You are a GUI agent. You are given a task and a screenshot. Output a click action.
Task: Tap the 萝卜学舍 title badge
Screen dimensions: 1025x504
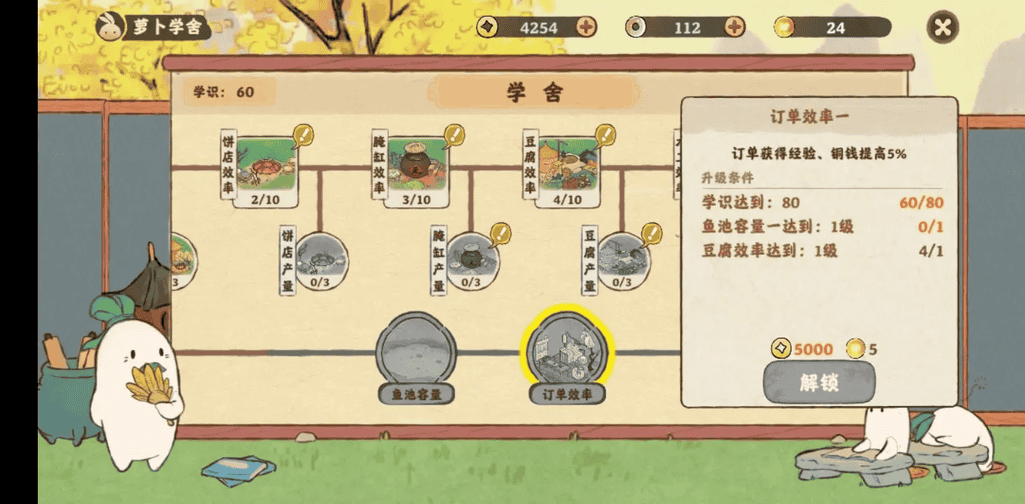click(x=153, y=27)
